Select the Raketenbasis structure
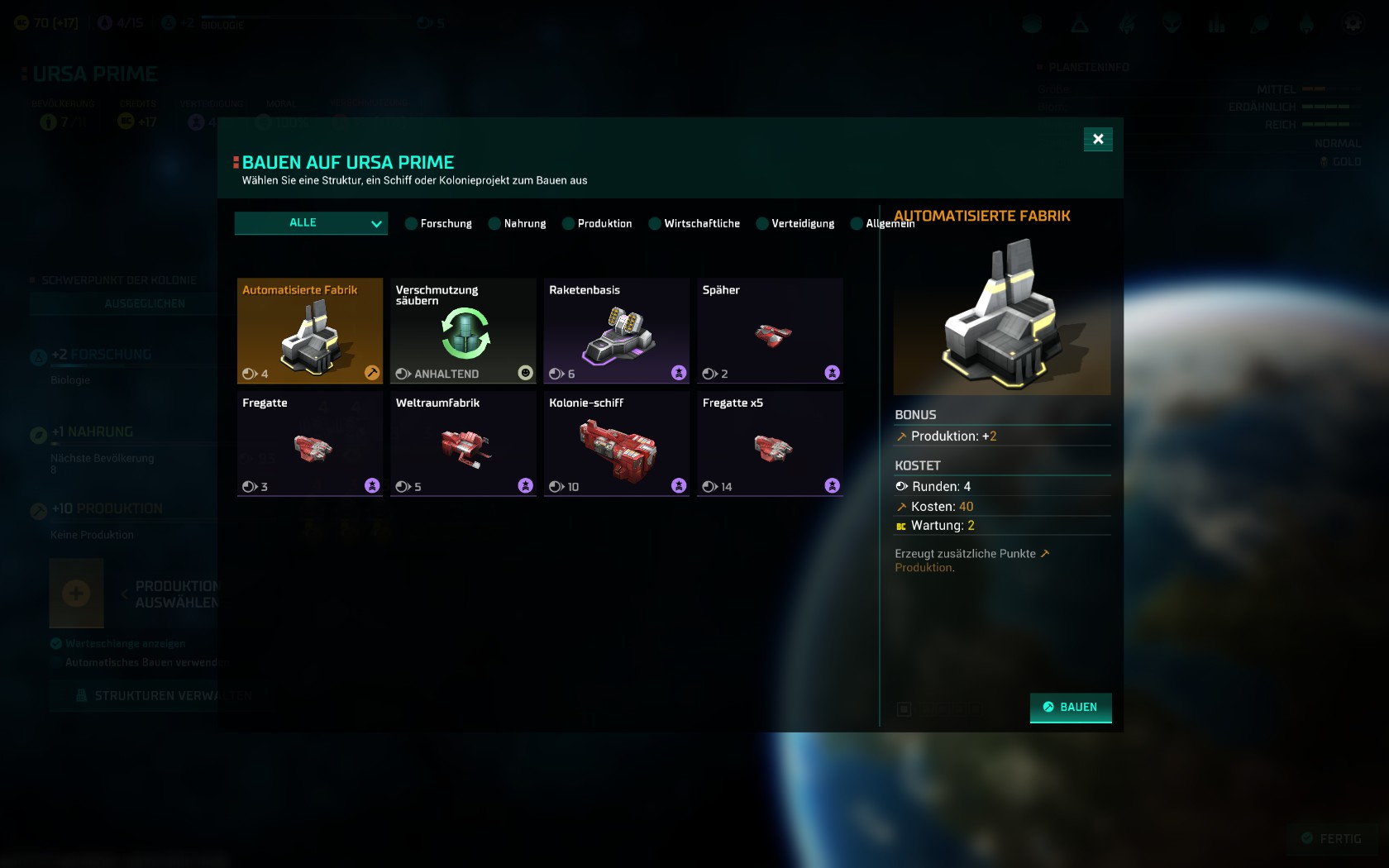The width and height of the screenshot is (1389, 868). click(617, 331)
